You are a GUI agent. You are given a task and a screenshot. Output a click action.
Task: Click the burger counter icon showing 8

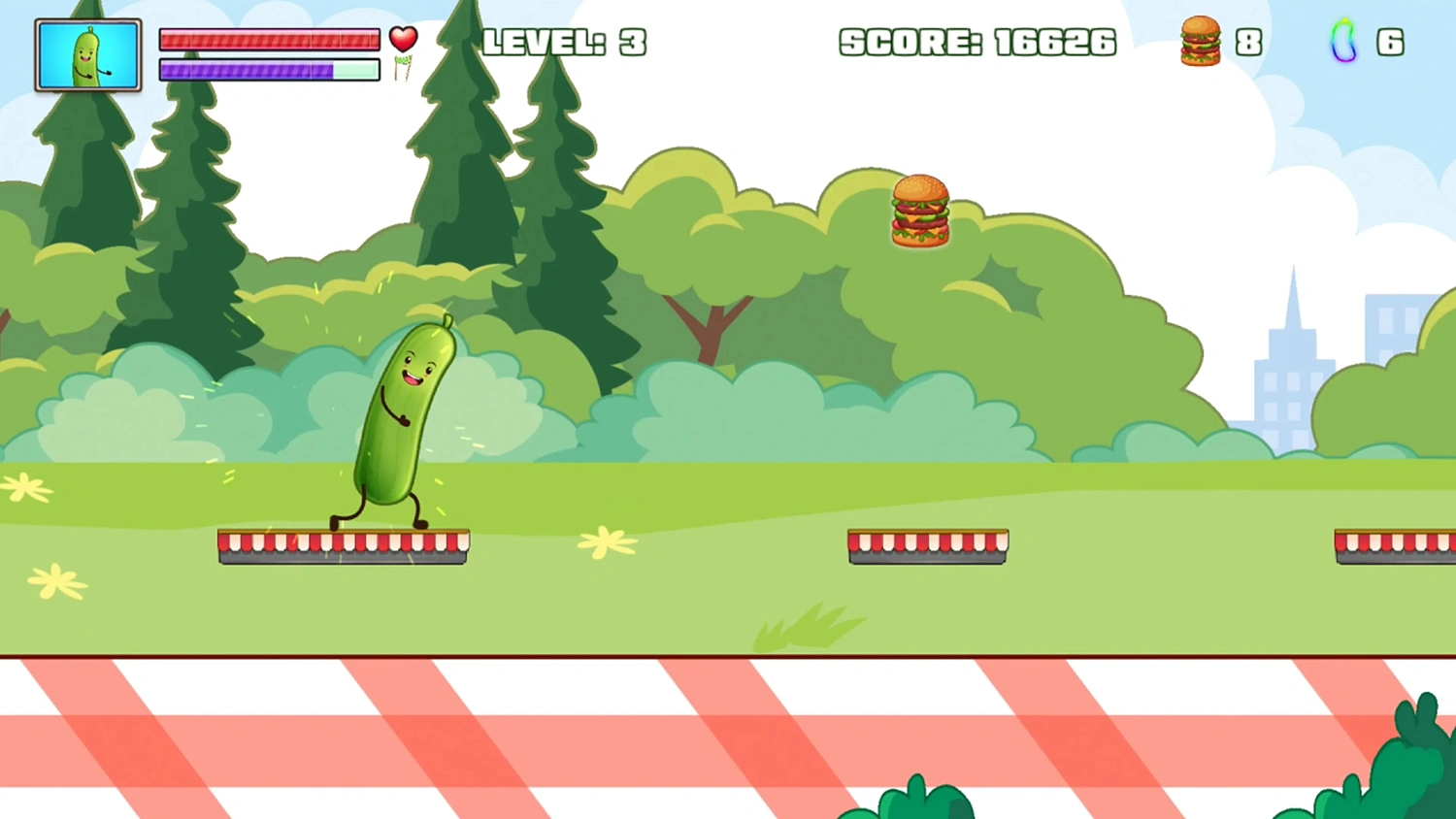tap(1201, 42)
